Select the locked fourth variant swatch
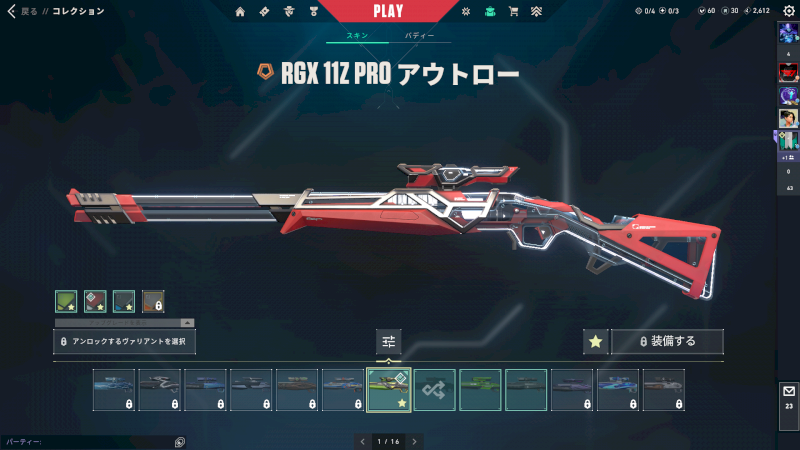The height and width of the screenshot is (450, 800). (x=153, y=301)
